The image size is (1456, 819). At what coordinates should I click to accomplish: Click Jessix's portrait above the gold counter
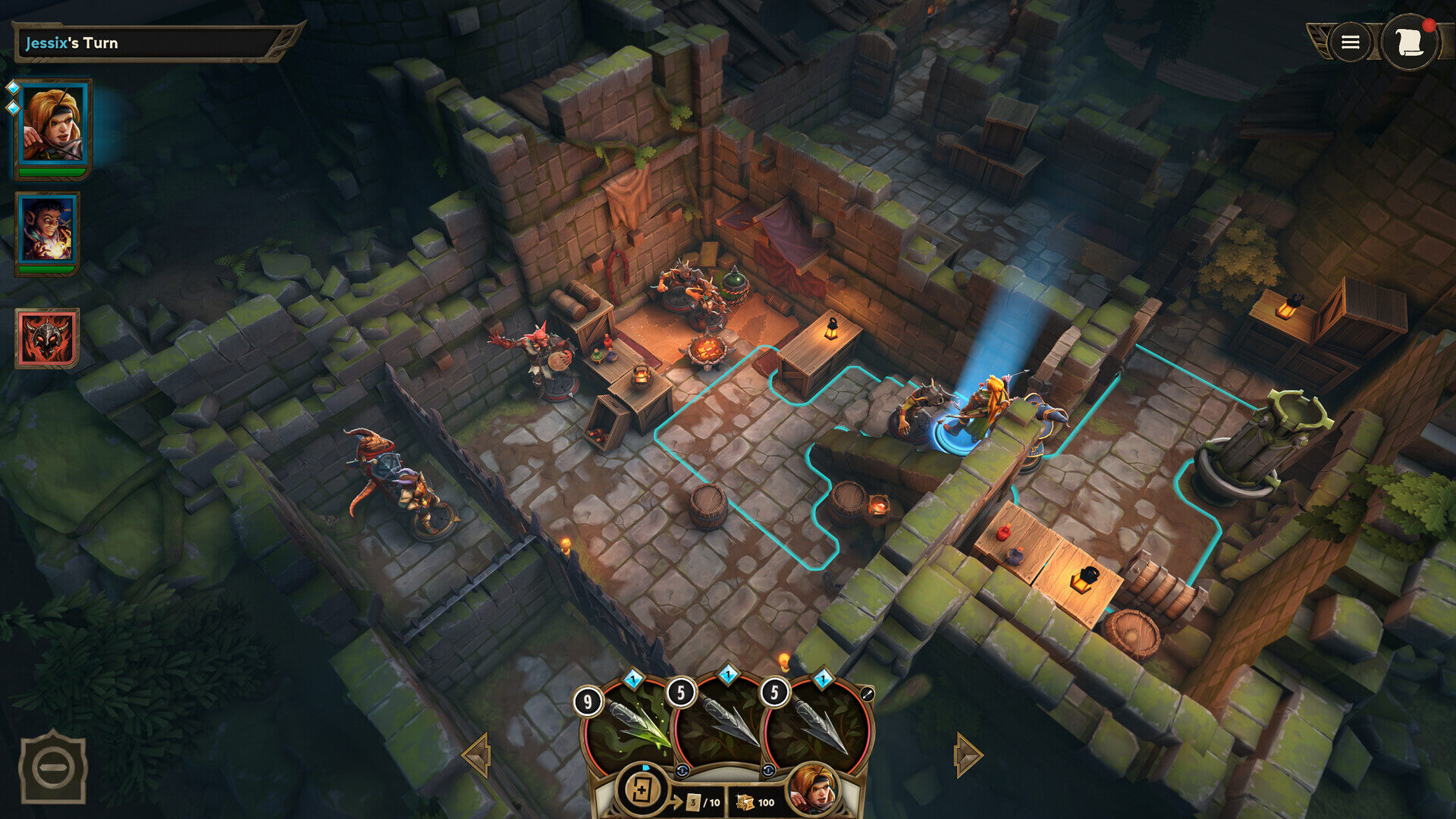tap(815, 792)
